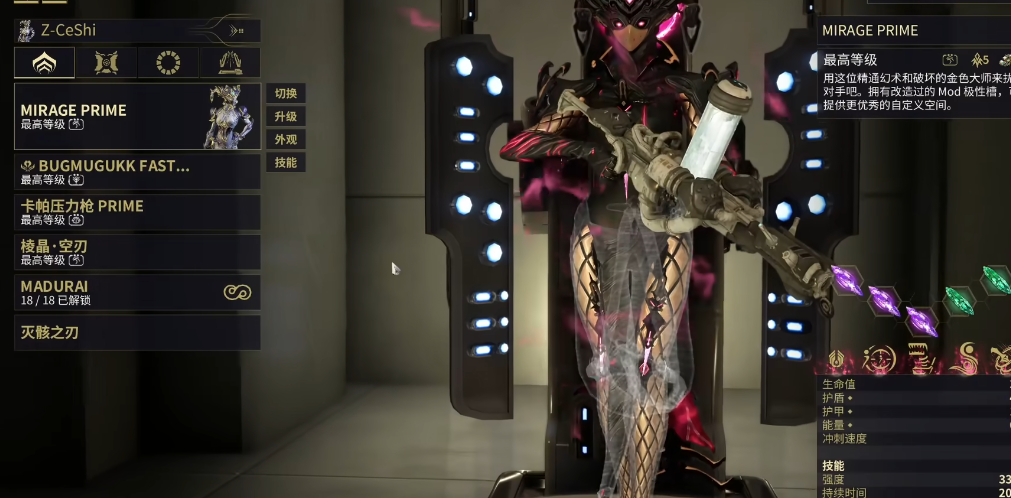Open the 外观 appearance menu

(286, 140)
